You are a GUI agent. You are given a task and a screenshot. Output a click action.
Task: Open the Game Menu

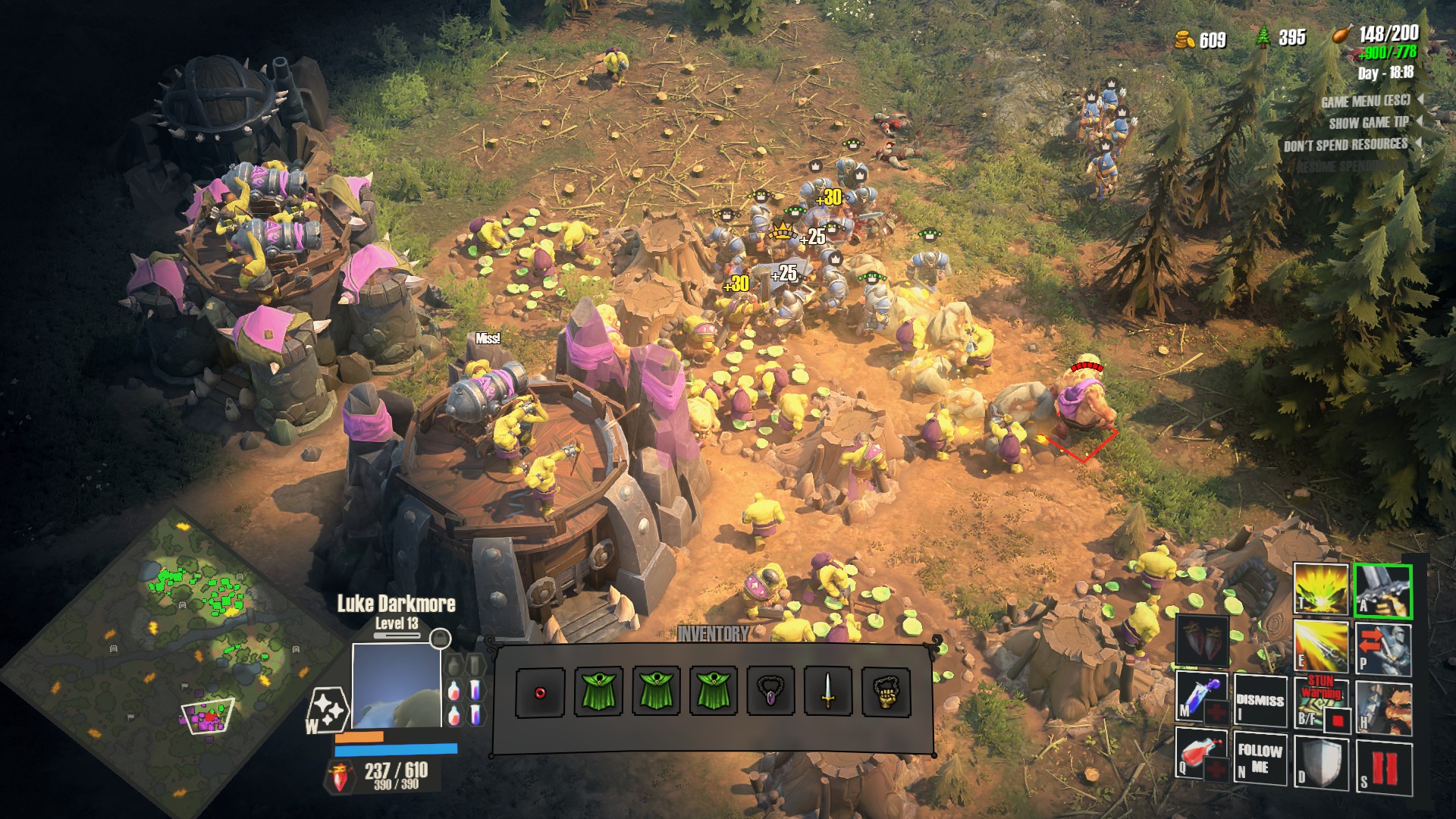click(x=1365, y=101)
